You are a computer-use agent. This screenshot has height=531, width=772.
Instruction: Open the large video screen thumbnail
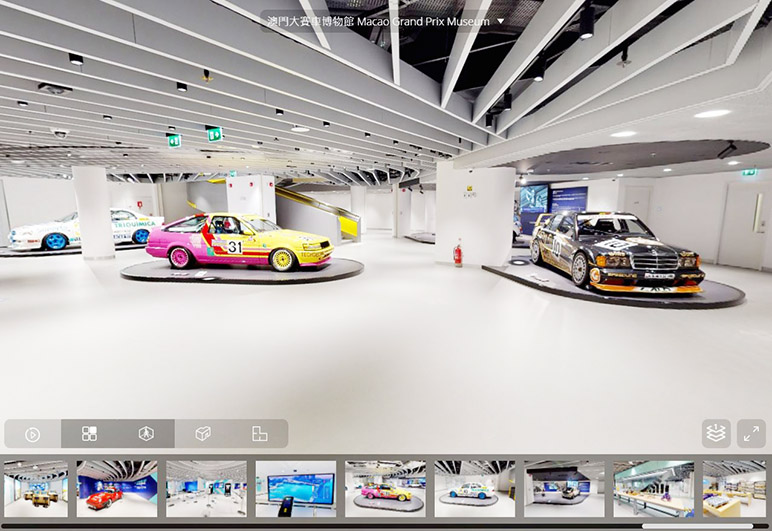[x=295, y=489]
